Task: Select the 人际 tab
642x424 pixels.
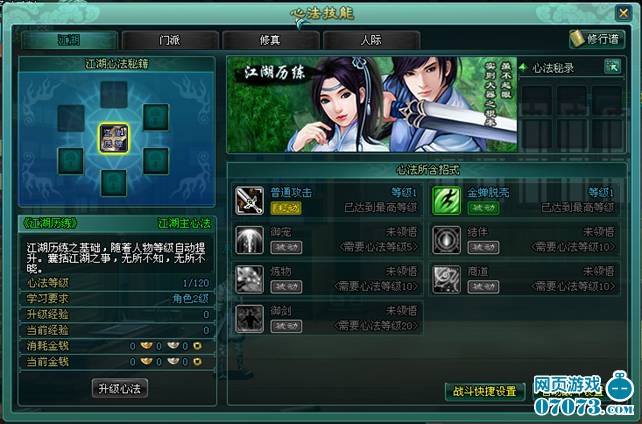Action: [371, 41]
